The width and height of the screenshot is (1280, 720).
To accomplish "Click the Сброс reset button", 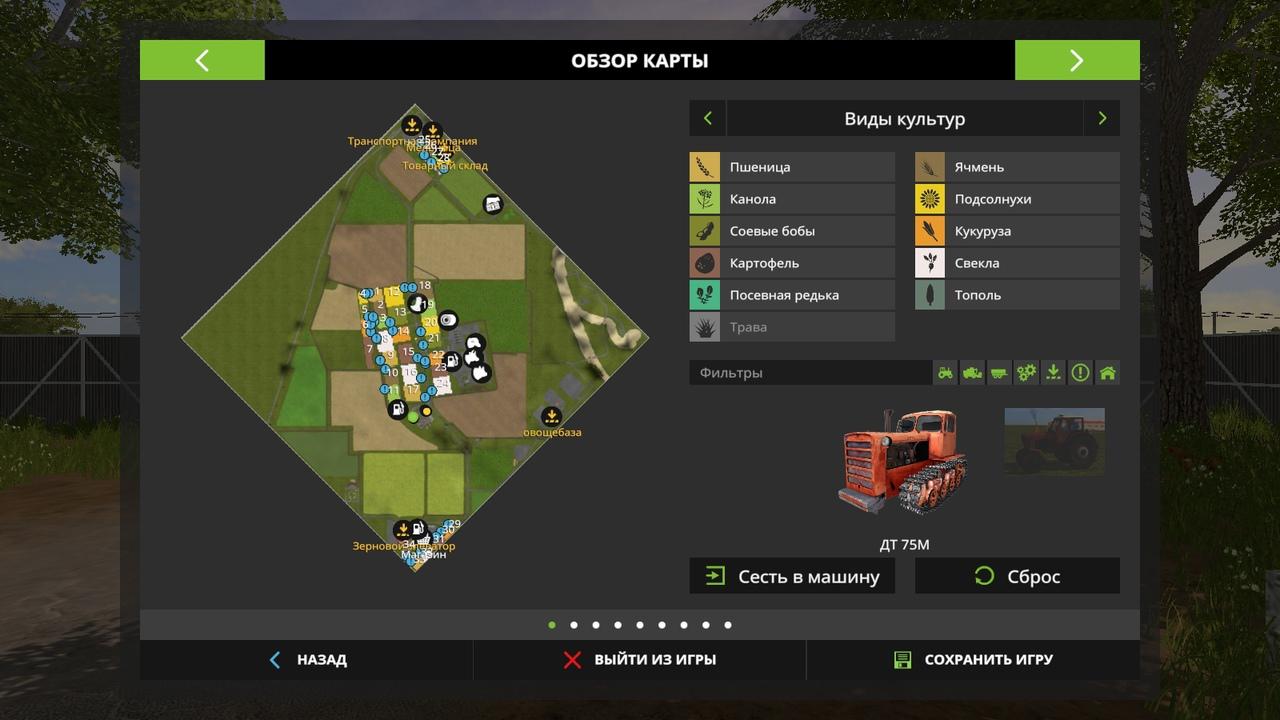I will 1017,576.
